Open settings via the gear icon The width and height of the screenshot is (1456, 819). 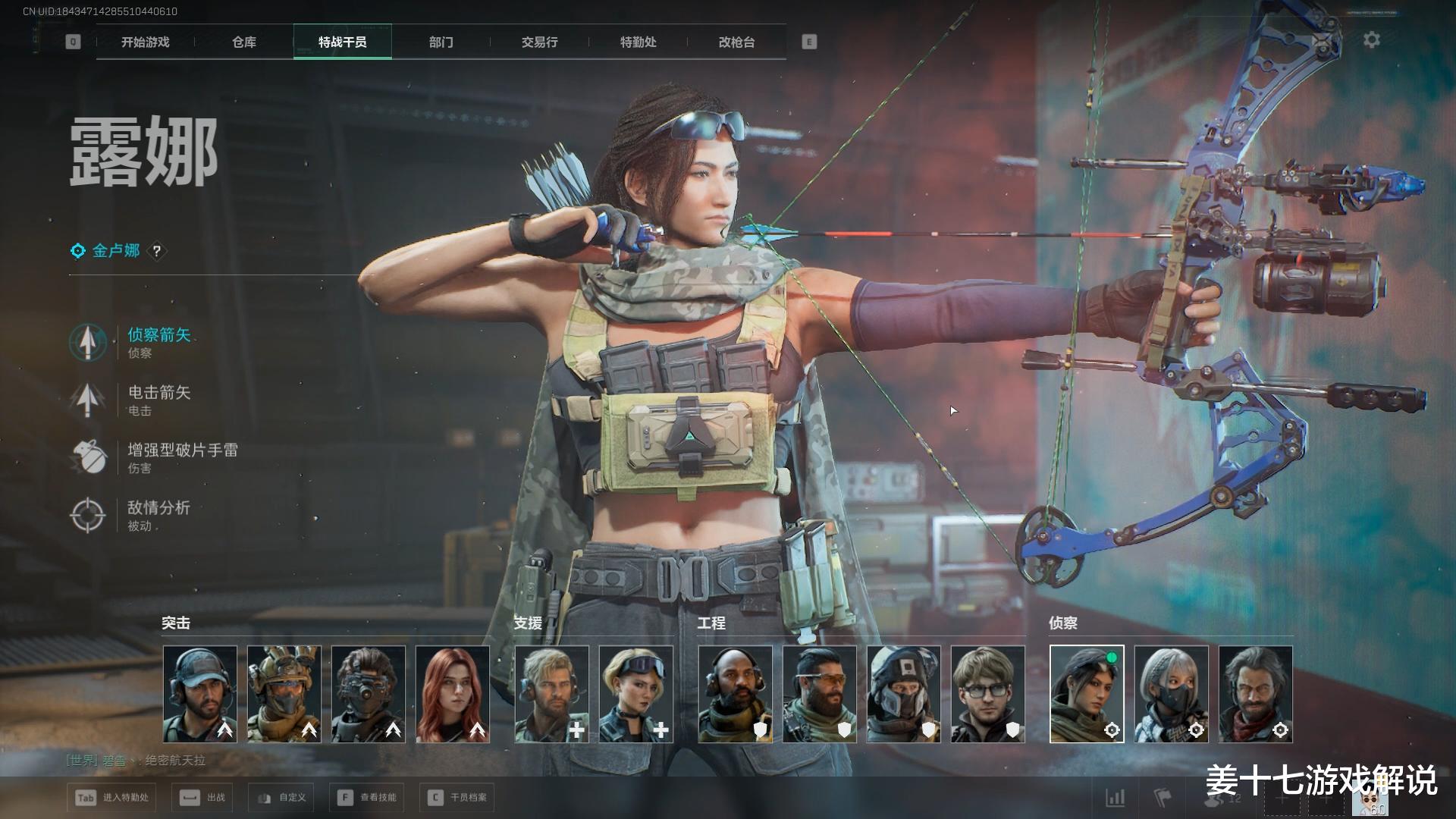click(1372, 40)
